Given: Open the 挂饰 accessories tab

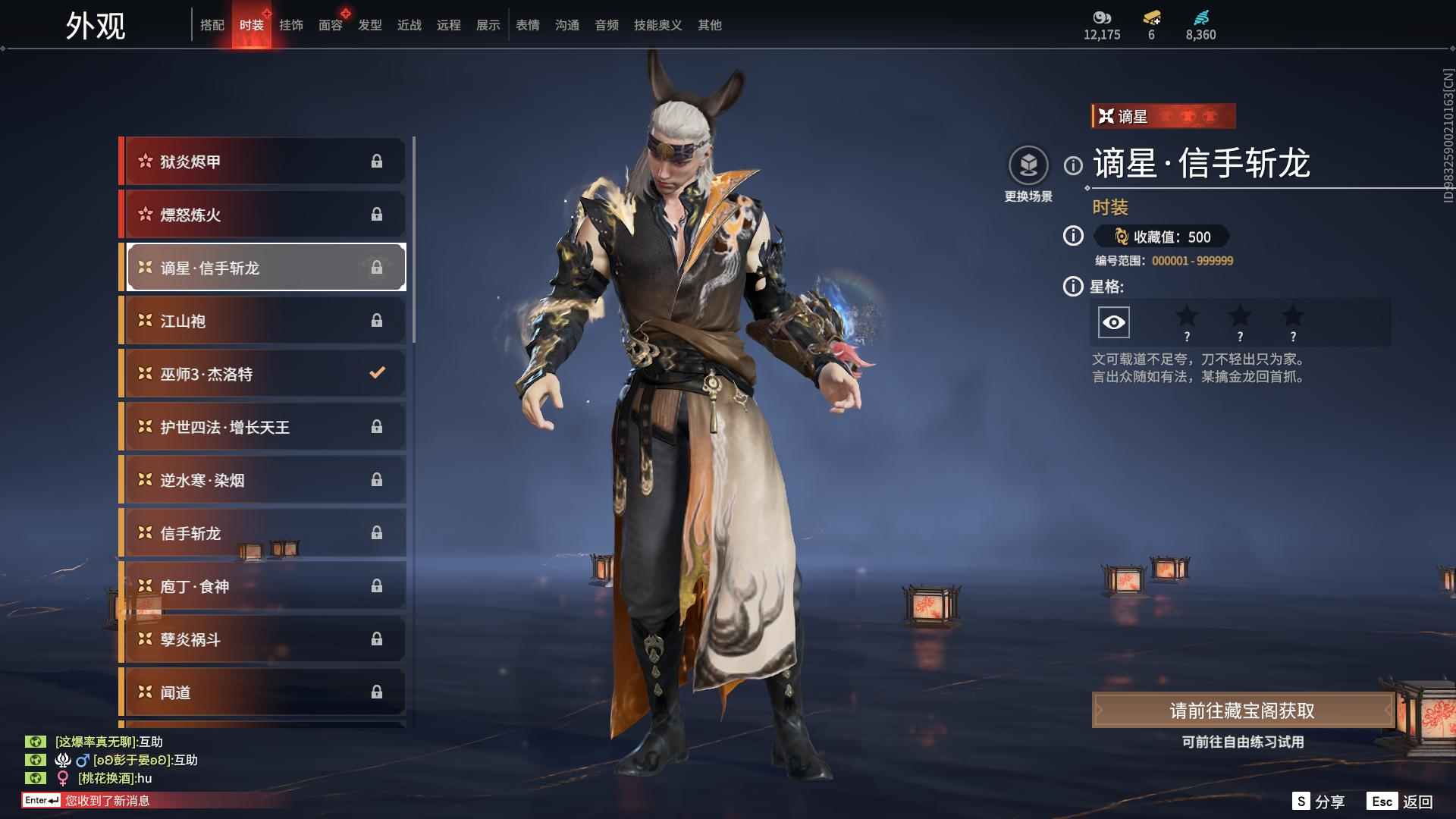Looking at the screenshot, I should [291, 25].
